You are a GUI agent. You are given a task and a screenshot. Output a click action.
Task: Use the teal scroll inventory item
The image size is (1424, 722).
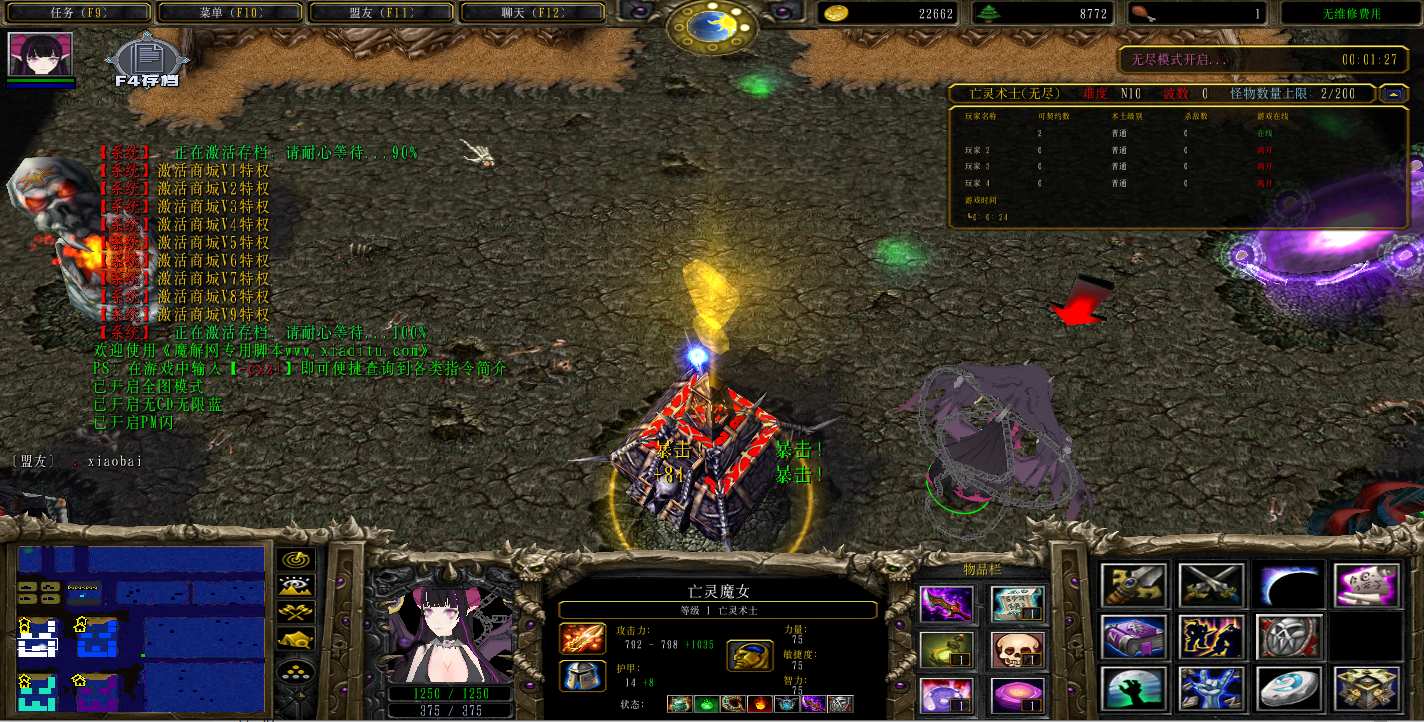click(1017, 604)
